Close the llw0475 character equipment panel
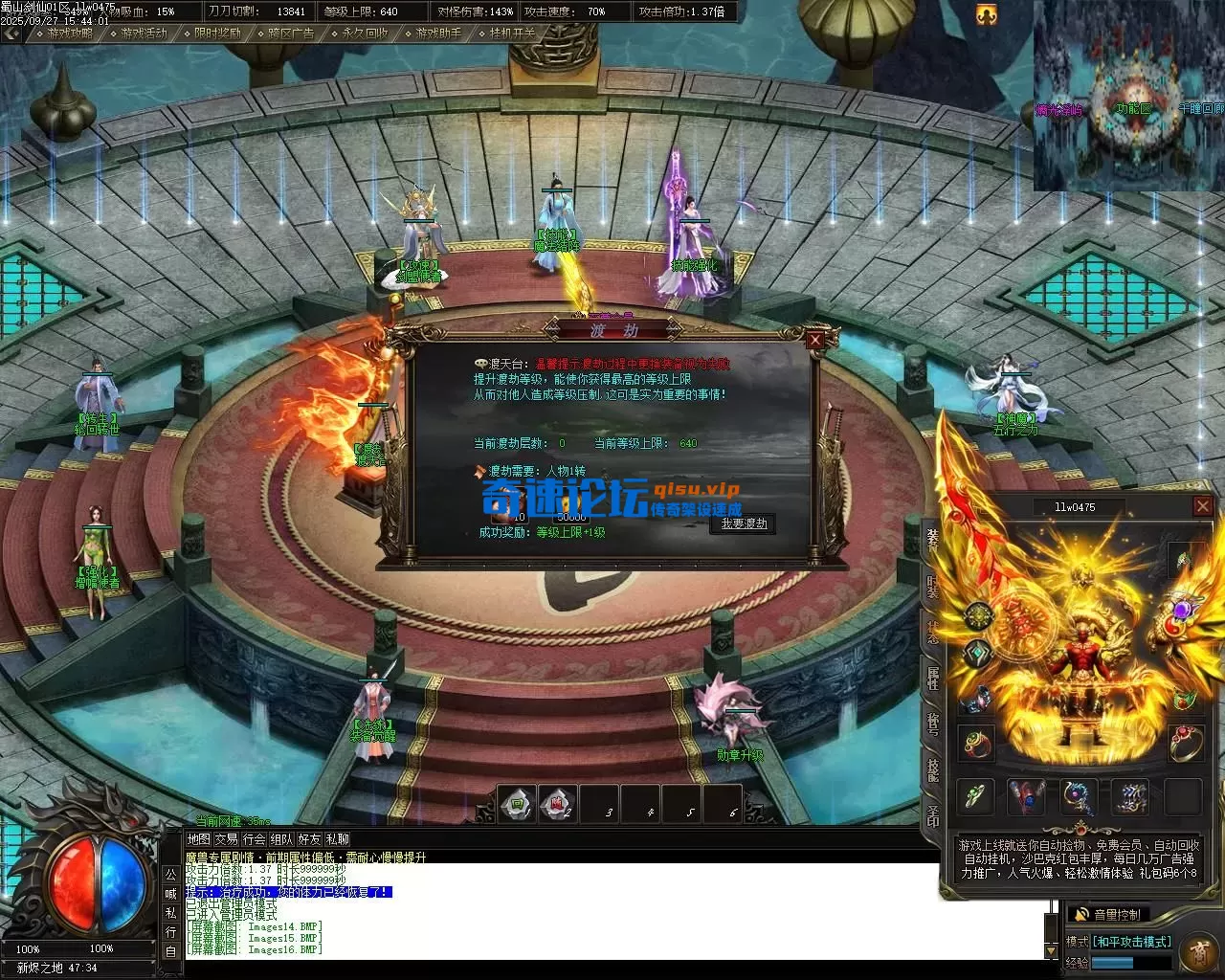The height and width of the screenshot is (980, 1225). (x=1203, y=506)
